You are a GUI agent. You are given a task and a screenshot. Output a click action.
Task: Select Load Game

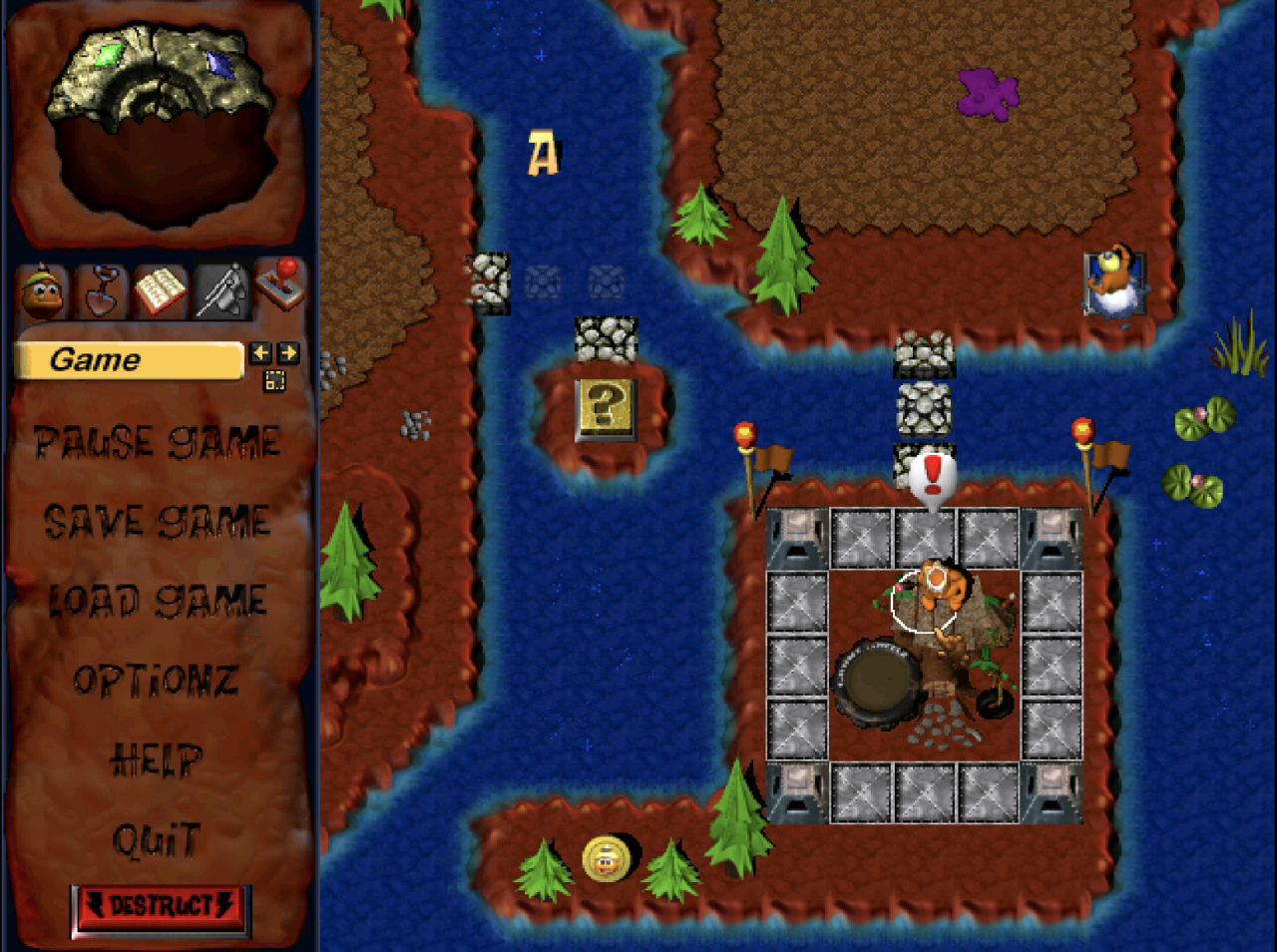pos(158,601)
